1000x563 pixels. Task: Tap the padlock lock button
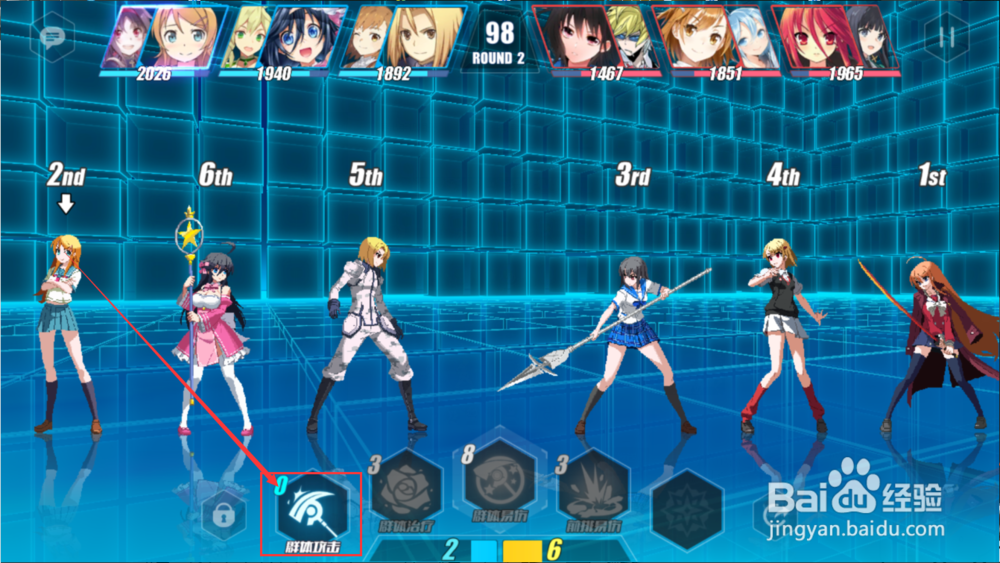[x=223, y=516]
